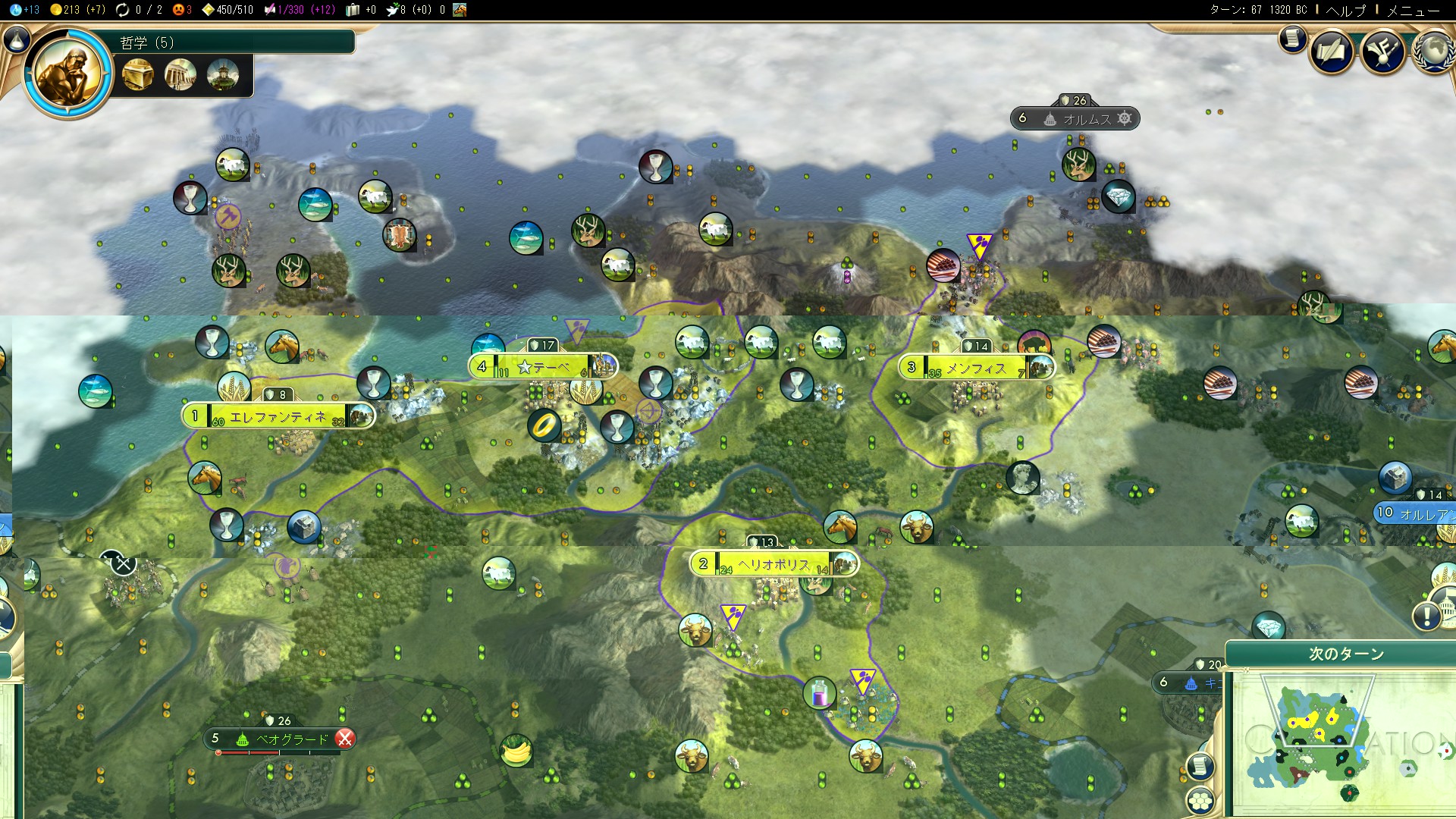Open the メンフィス city banner
Image resolution: width=1456 pixels, height=819 pixels.
[976, 369]
